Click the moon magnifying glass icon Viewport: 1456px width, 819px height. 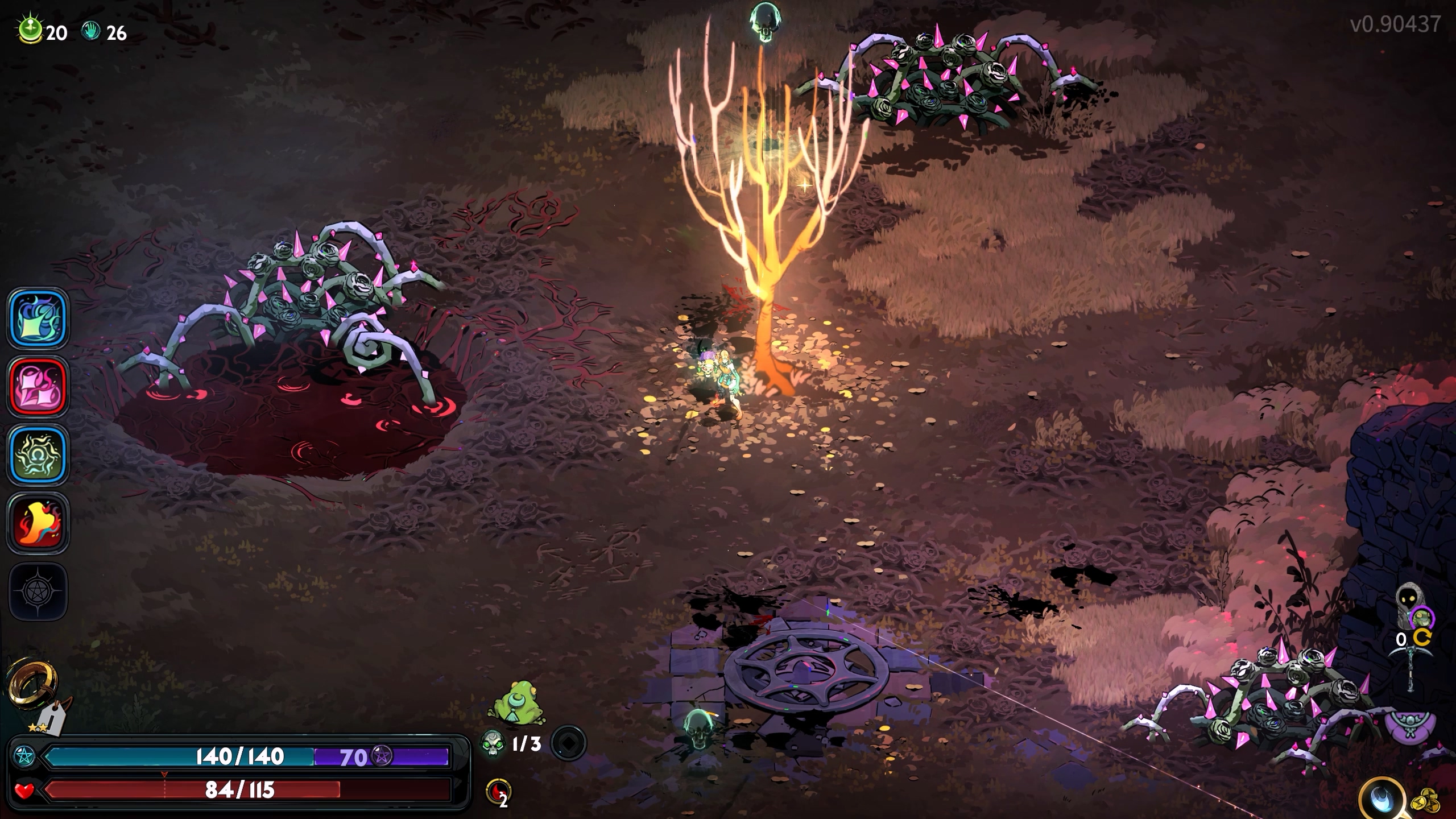1383,800
